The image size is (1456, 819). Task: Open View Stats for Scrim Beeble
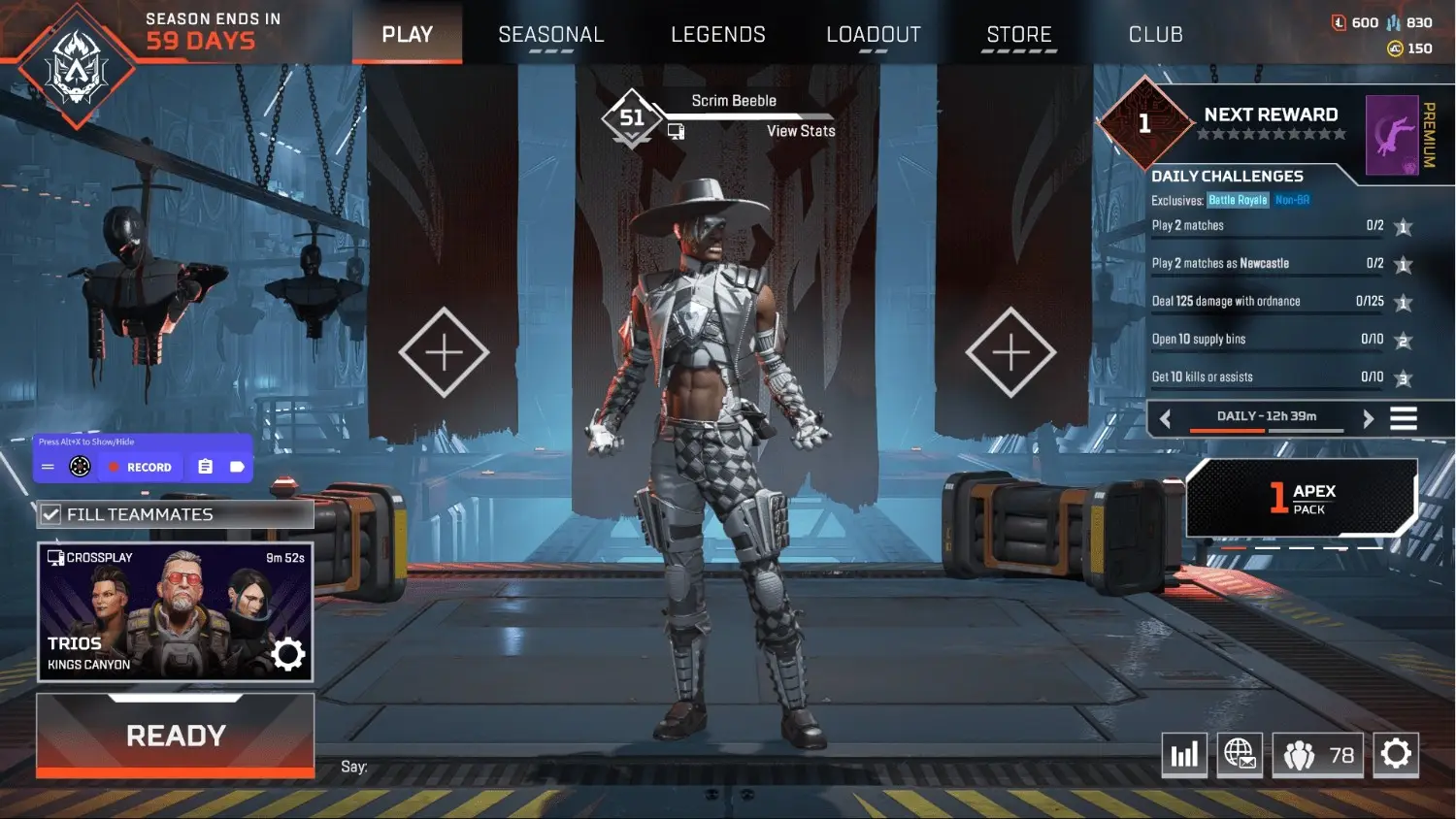tap(801, 131)
